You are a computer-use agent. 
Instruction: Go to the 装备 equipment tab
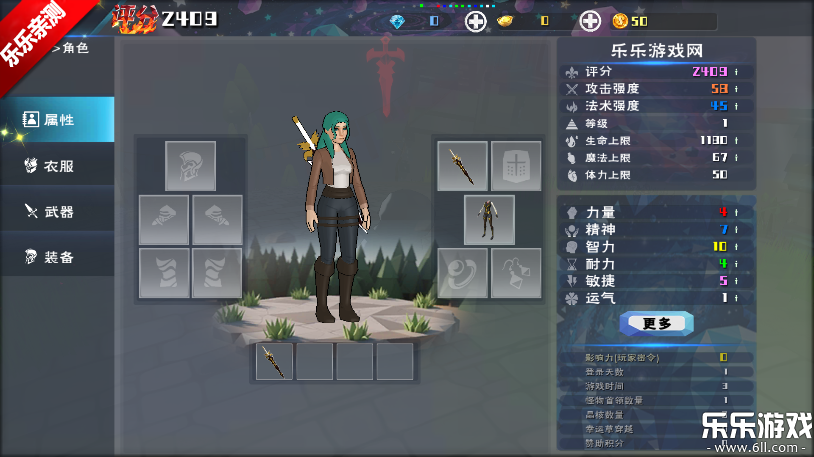click(x=56, y=258)
